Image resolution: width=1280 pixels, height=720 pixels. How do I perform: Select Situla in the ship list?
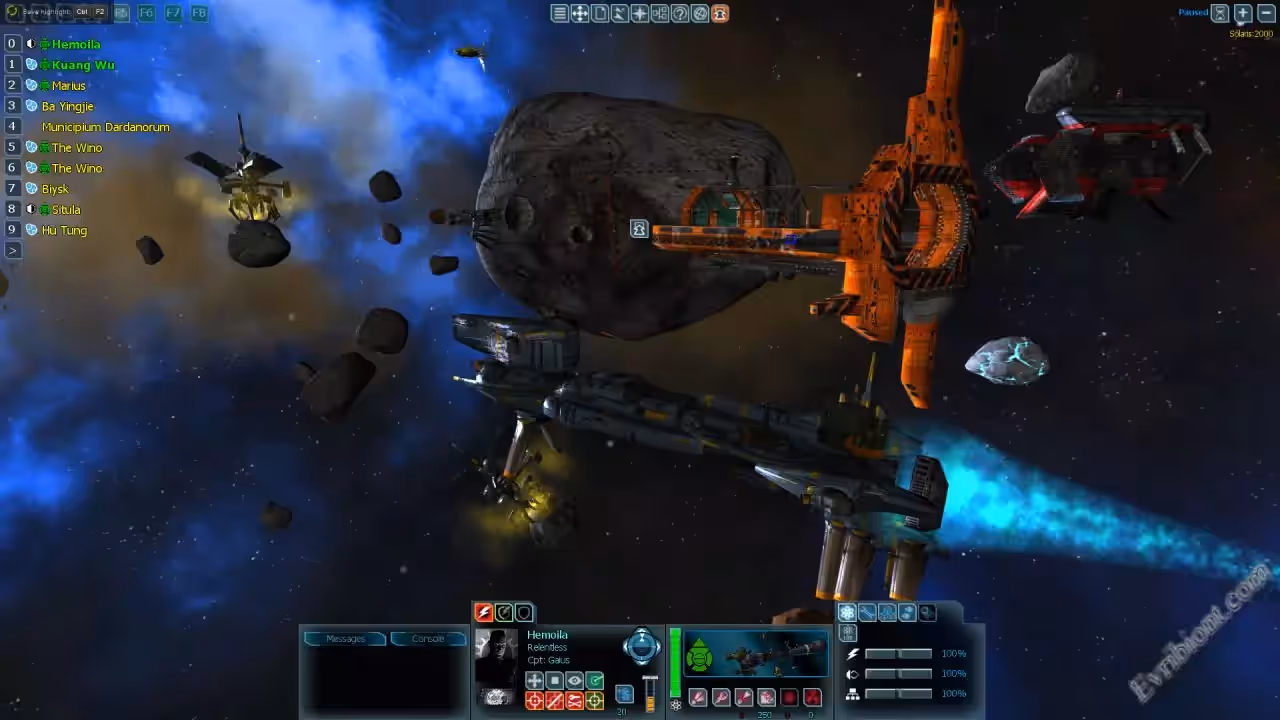66,210
